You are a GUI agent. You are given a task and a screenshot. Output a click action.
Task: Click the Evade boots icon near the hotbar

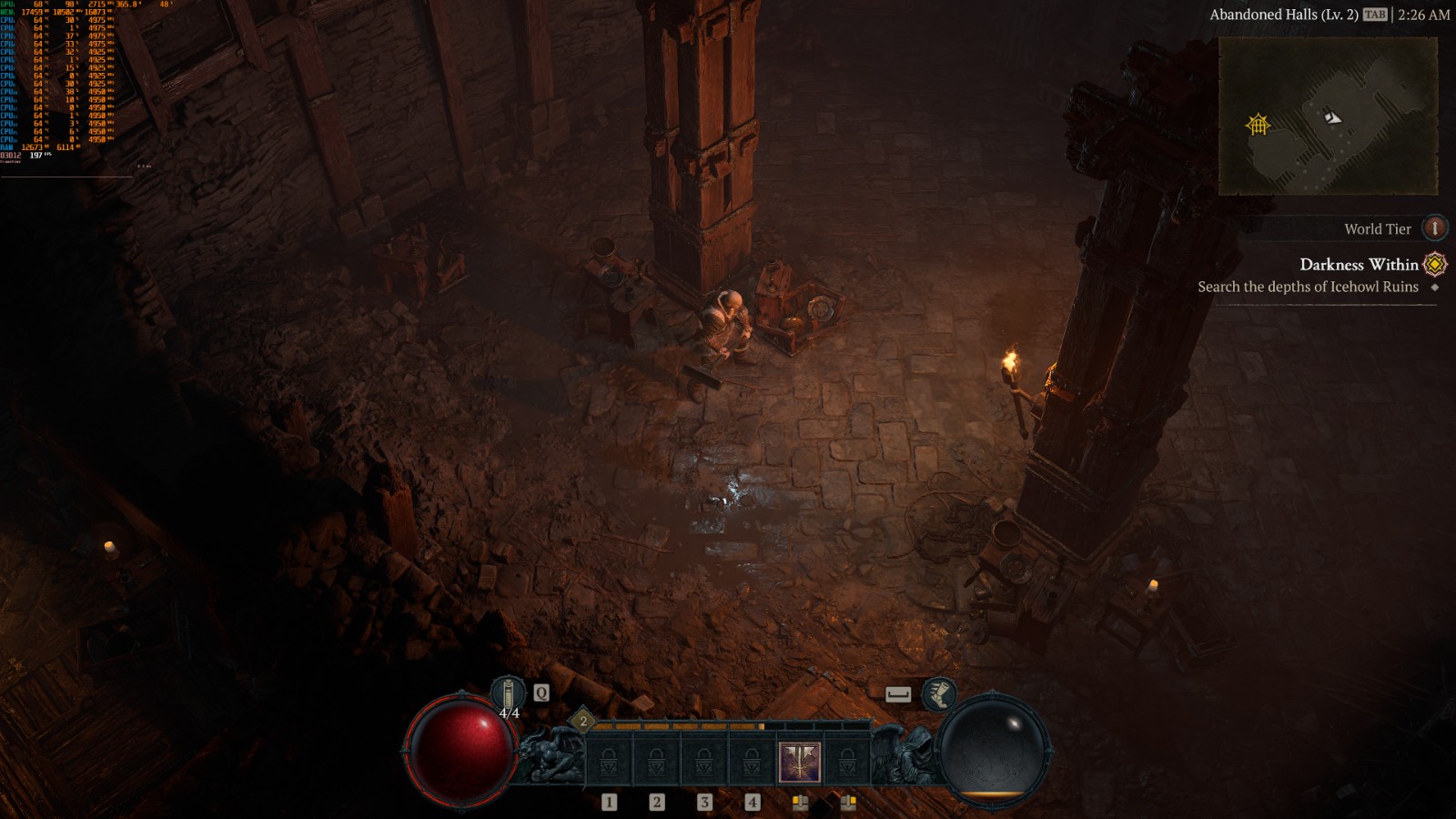coord(940,693)
